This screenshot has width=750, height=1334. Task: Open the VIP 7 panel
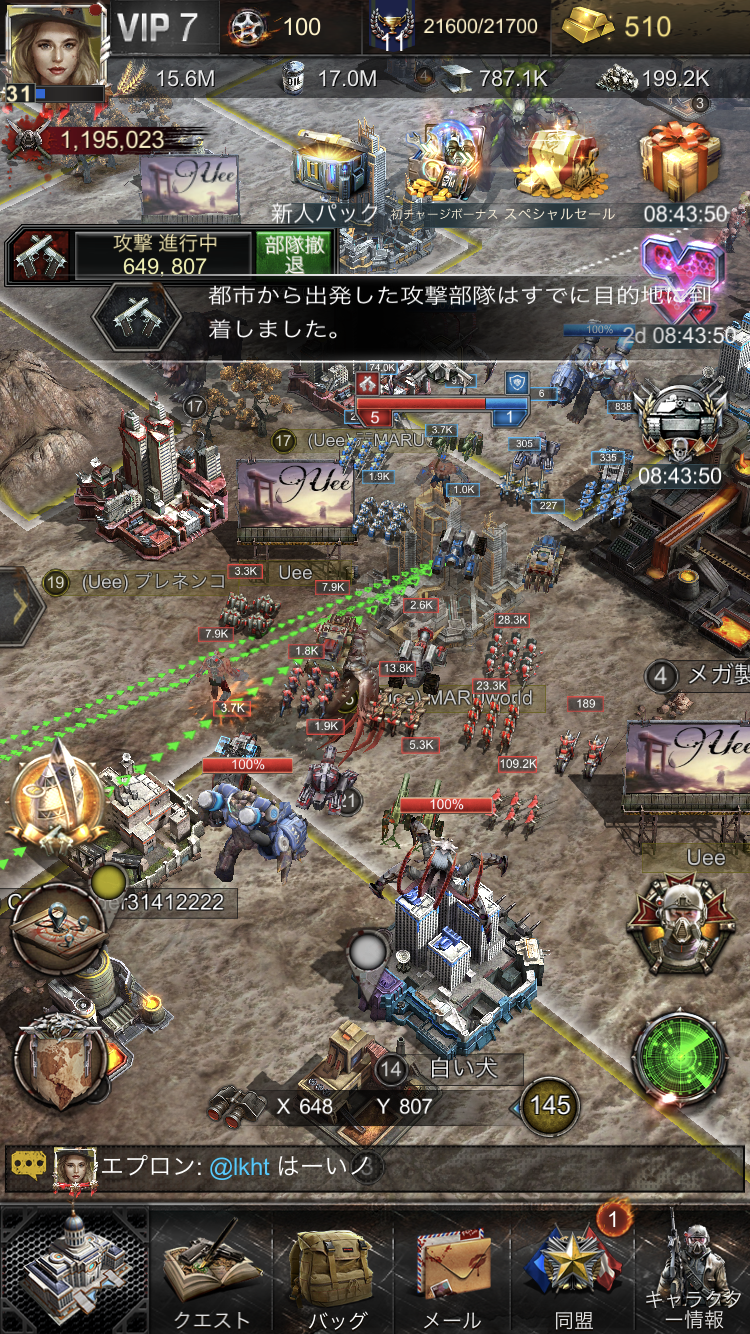click(x=158, y=27)
